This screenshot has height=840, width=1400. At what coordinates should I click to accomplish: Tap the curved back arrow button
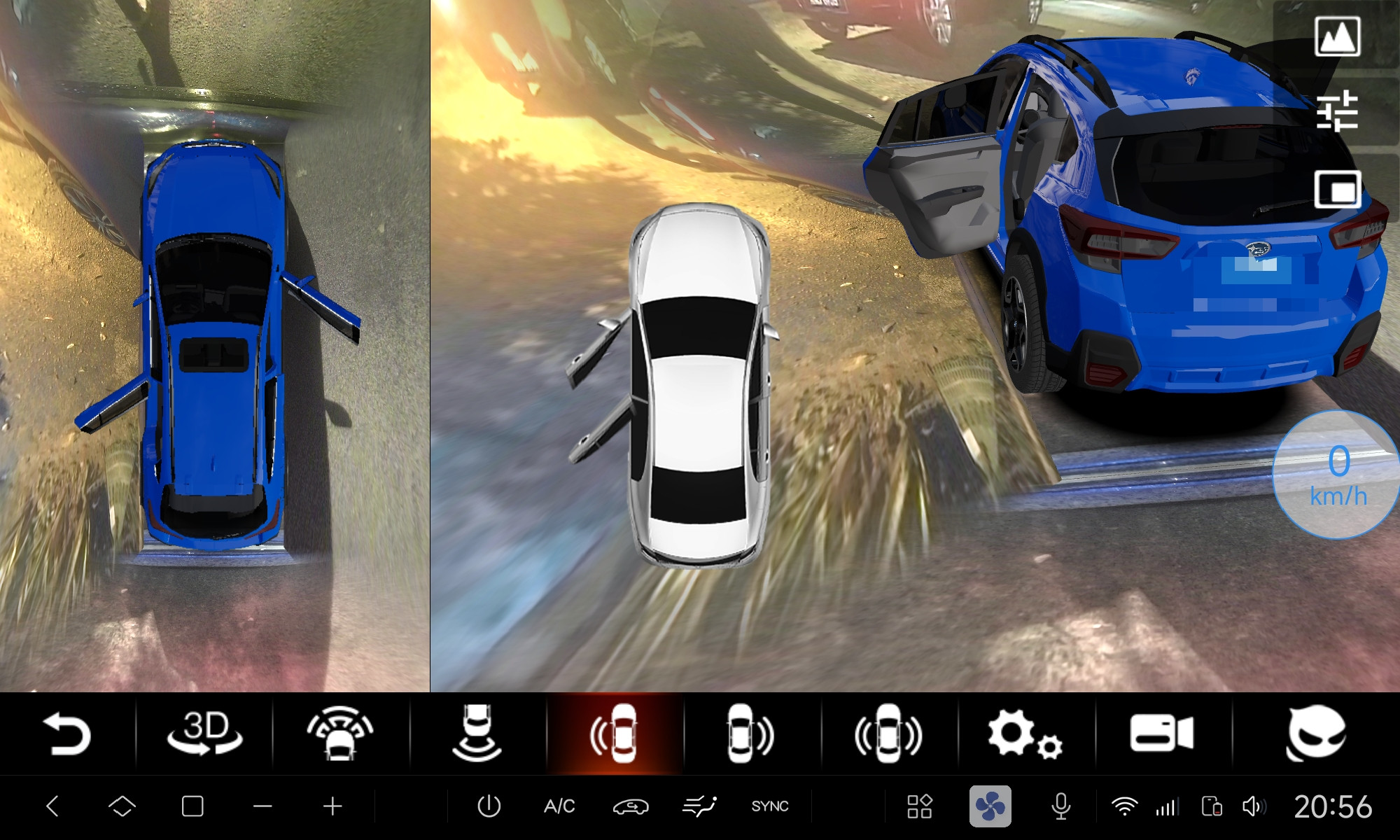point(67,734)
